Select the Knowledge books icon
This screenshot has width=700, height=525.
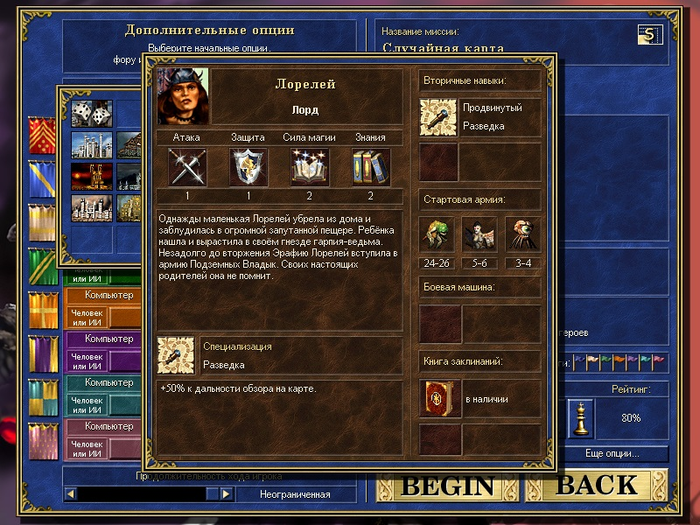(x=371, y=167)
